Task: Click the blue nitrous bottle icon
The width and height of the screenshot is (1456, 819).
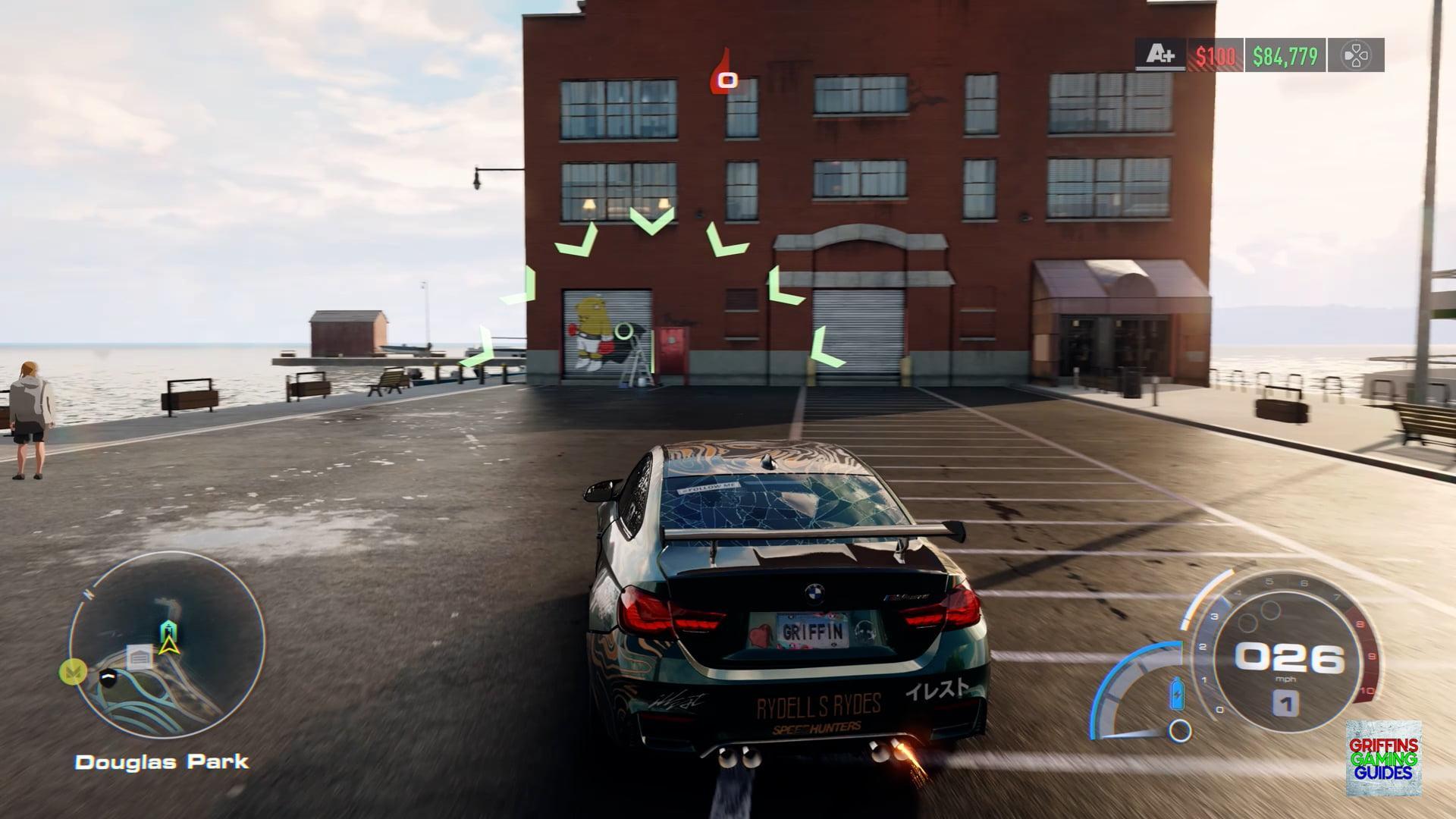Action: [x=1177, y=692]
